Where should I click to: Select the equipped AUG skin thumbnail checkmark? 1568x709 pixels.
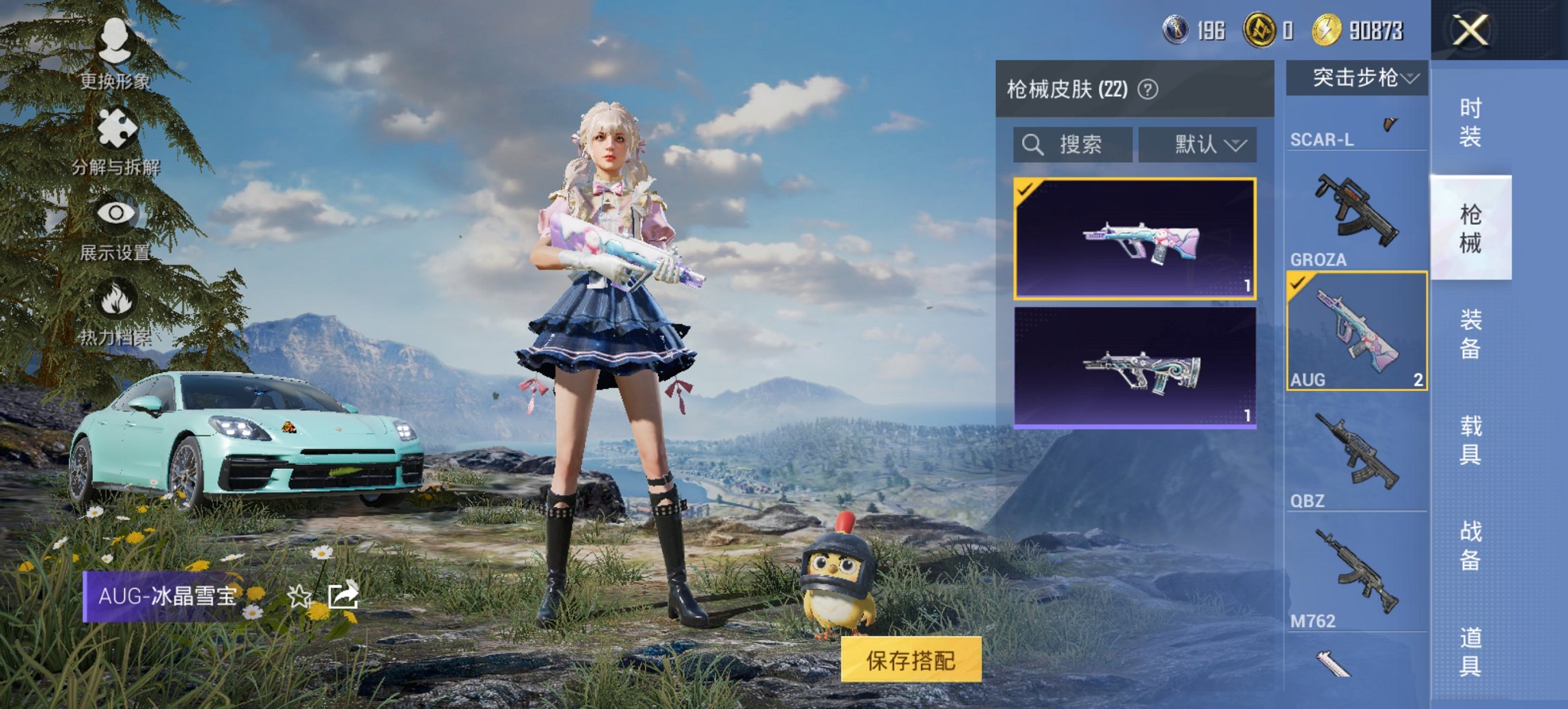point(1026,190)
